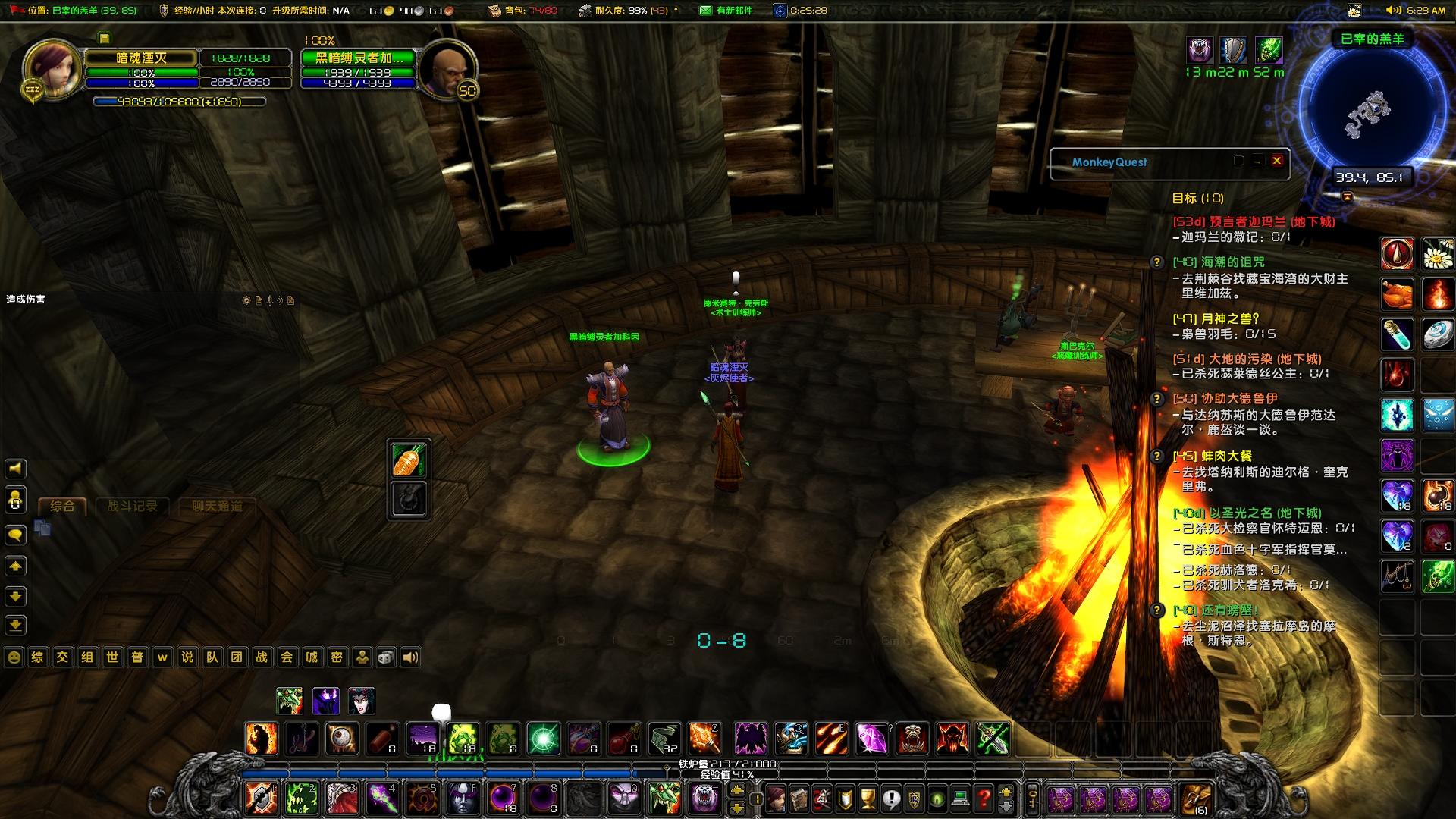Roll the dice button in chat bar
The width and height of the screenshot is (1456, 819).
[x=386, y=657]
